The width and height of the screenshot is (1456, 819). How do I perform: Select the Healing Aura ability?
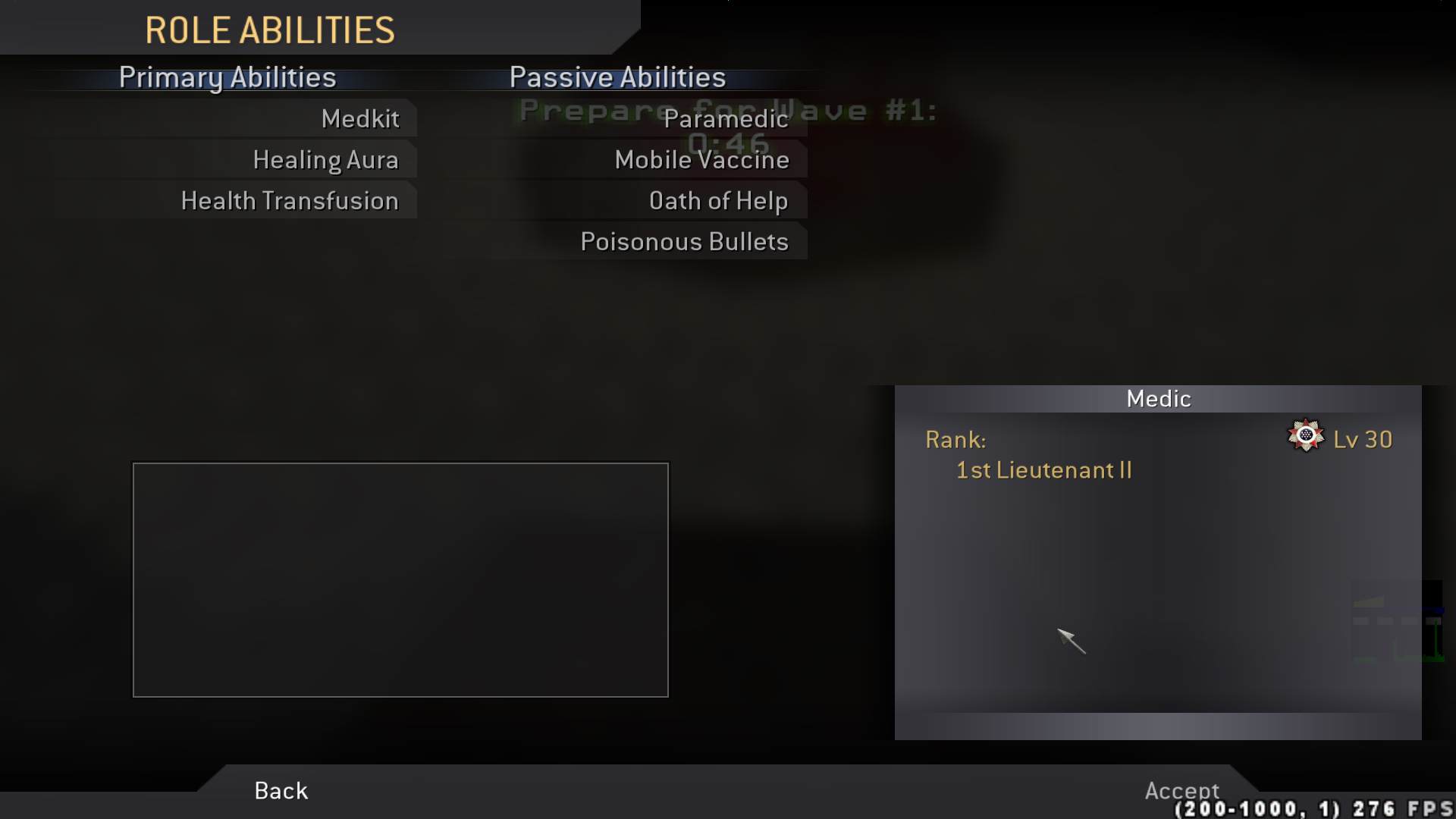click(326, 159)
